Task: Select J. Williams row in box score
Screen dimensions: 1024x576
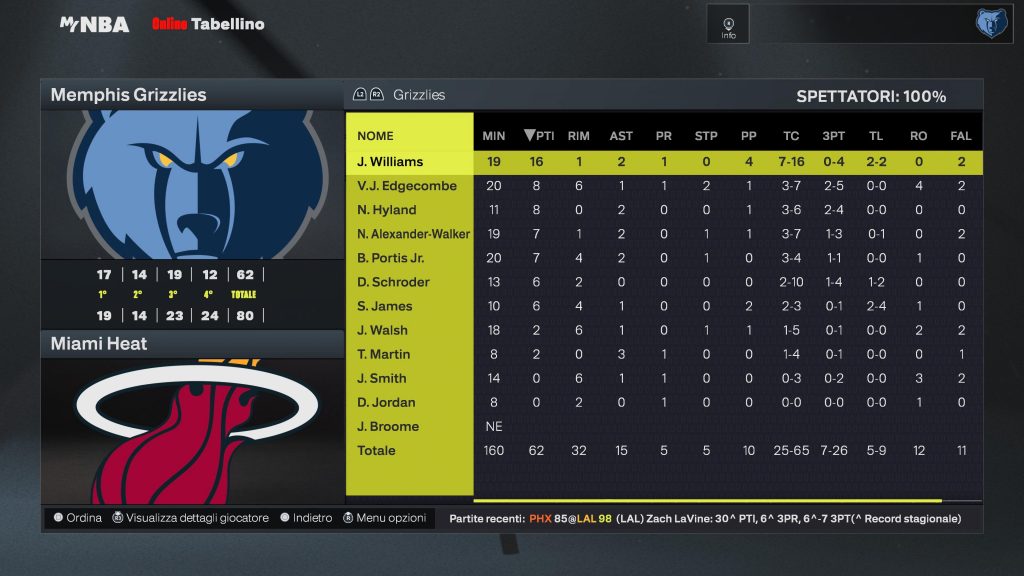Action: point(390,162)
